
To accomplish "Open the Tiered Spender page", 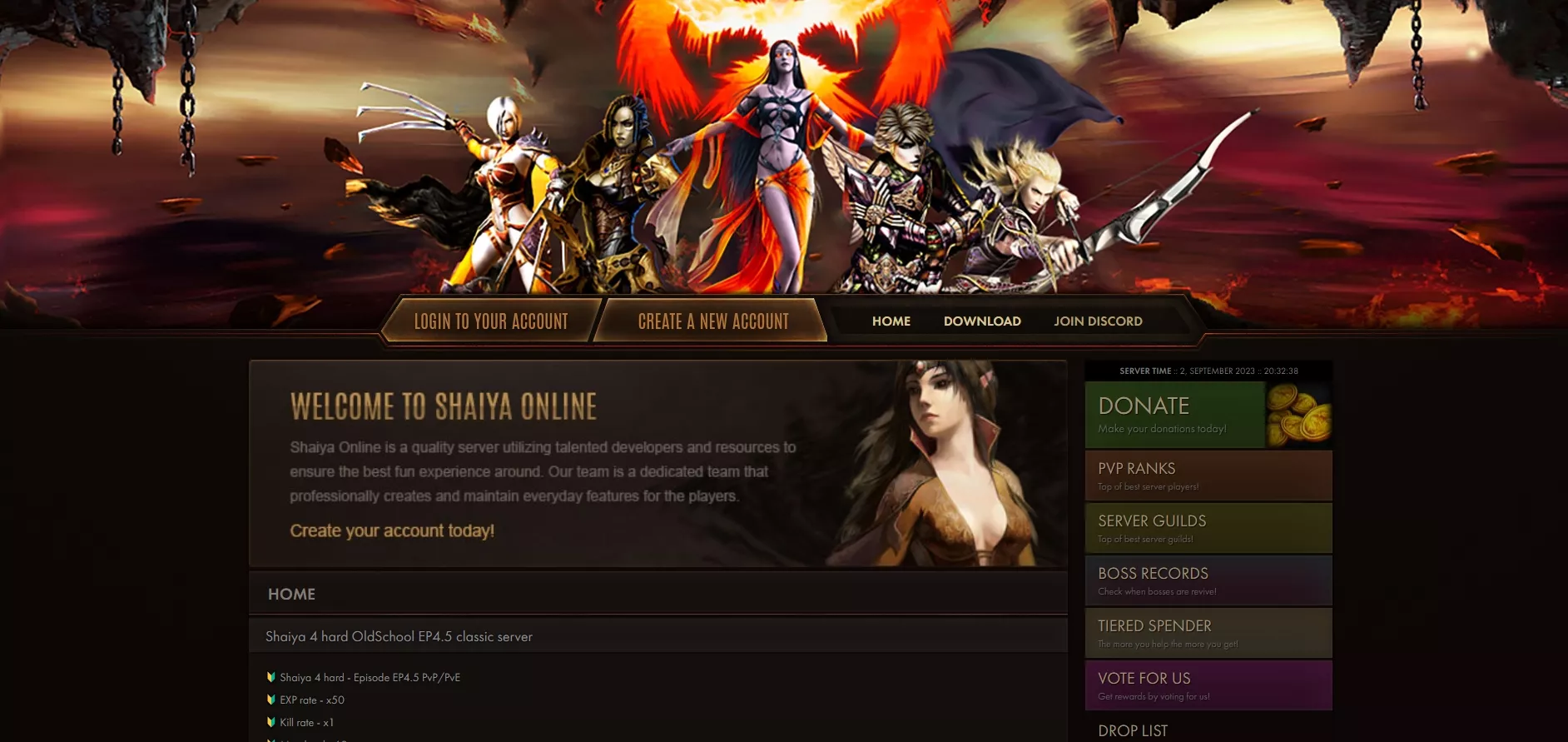I will 1208,633.
